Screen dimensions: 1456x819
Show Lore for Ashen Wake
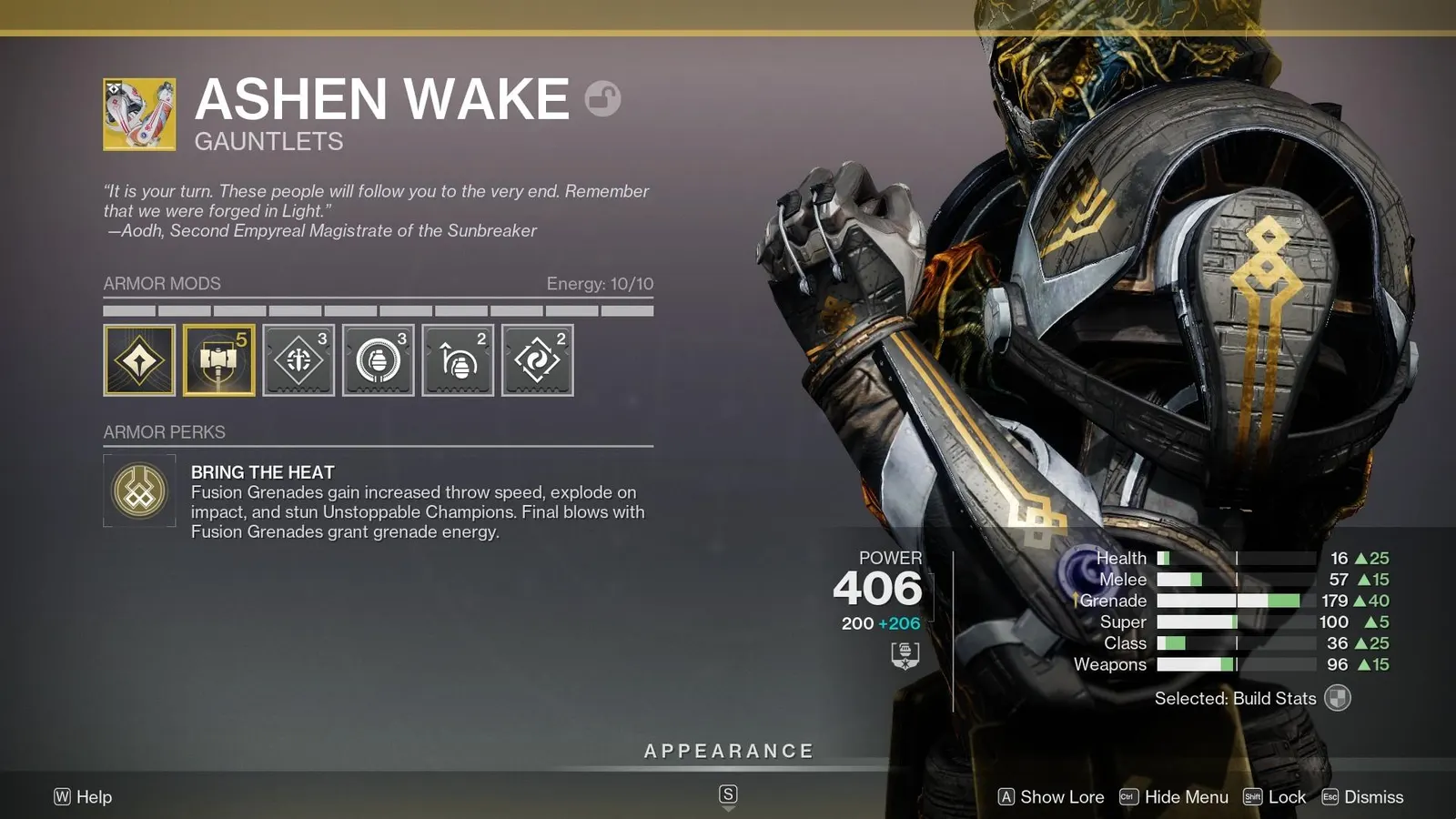(x=1052, y=797)
